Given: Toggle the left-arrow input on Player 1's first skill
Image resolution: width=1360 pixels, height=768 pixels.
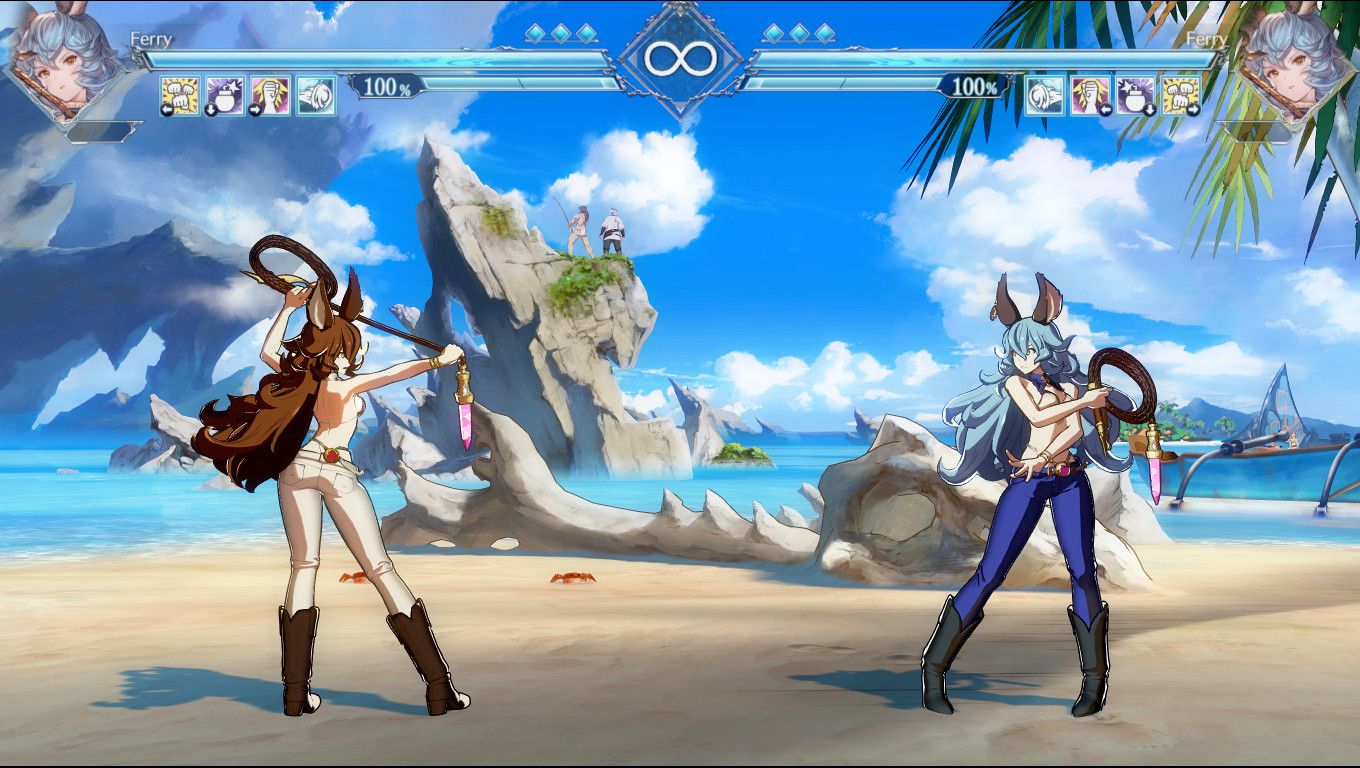Looking at the screenshot, I should coord(166,108).
